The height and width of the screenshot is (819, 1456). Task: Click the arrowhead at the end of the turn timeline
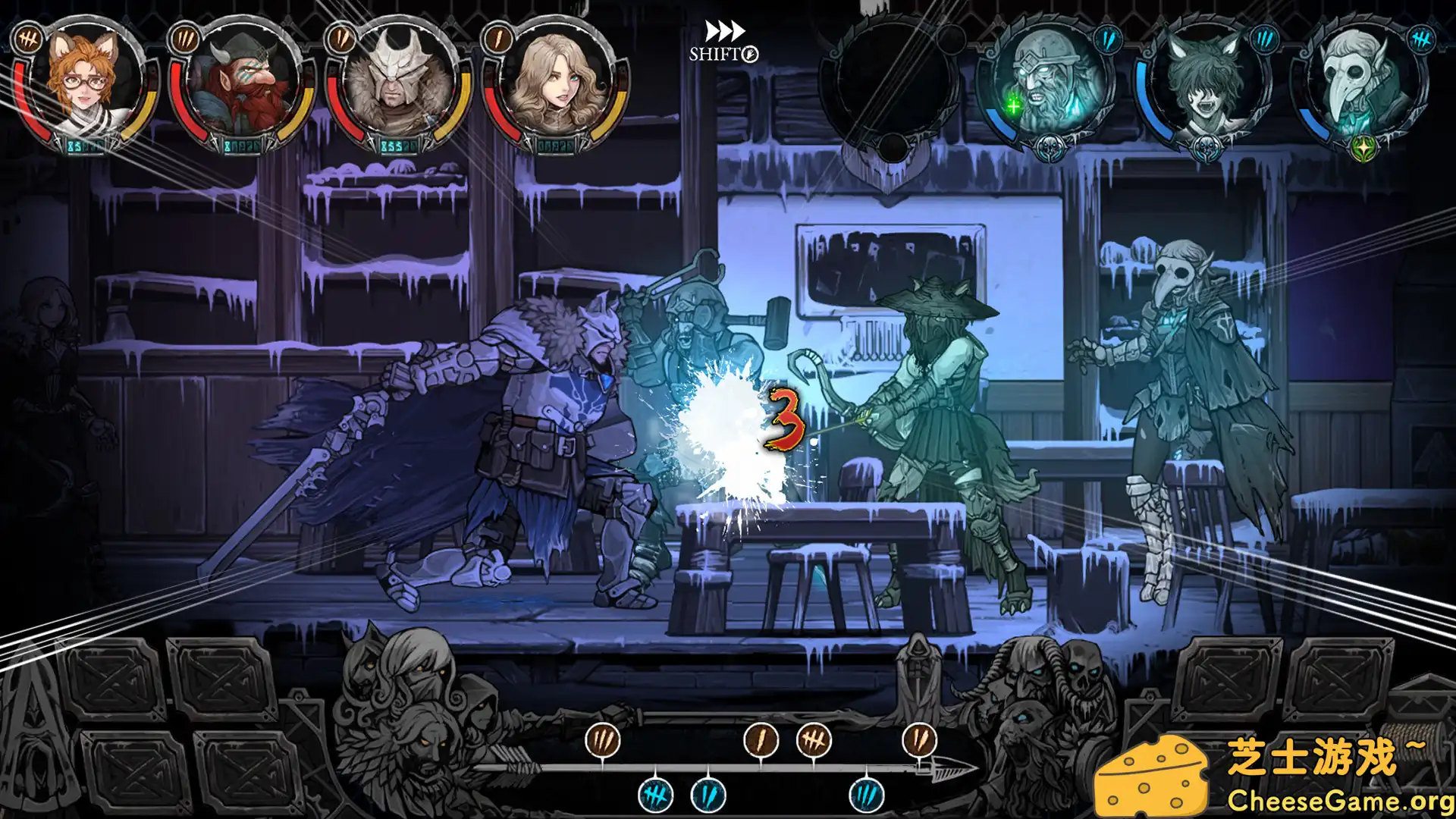click(x=950, y=768)
